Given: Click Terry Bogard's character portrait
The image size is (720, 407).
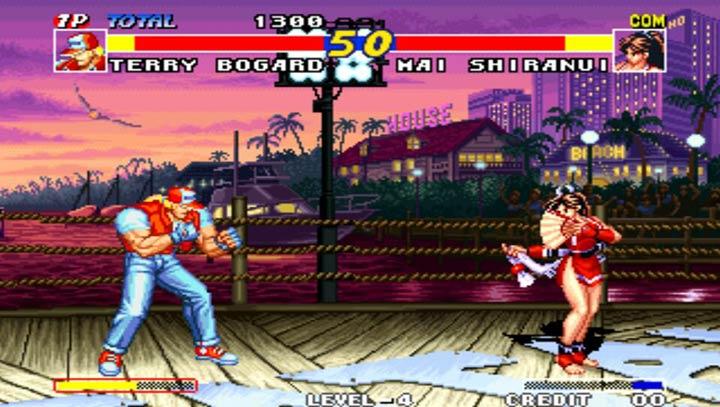Looking at the screenshot, I should click(80, 50).
